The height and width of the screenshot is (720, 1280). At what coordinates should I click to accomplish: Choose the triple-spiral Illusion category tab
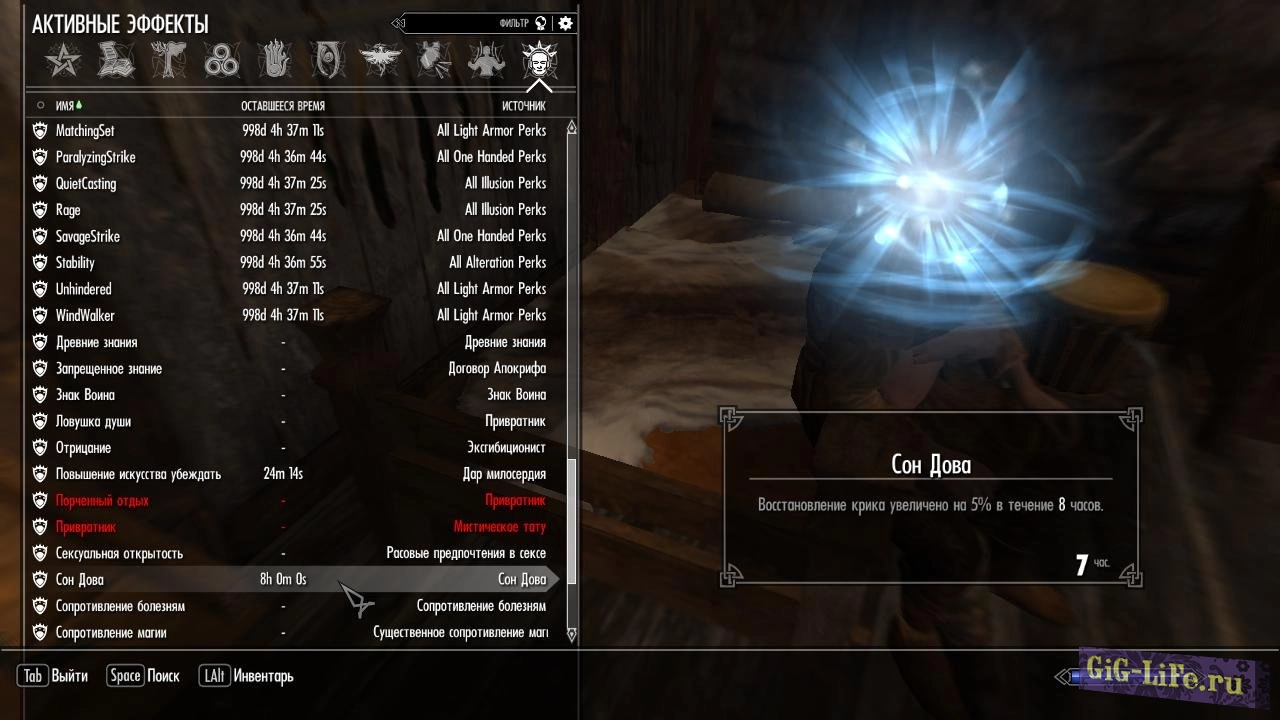[x=221, y=61]
